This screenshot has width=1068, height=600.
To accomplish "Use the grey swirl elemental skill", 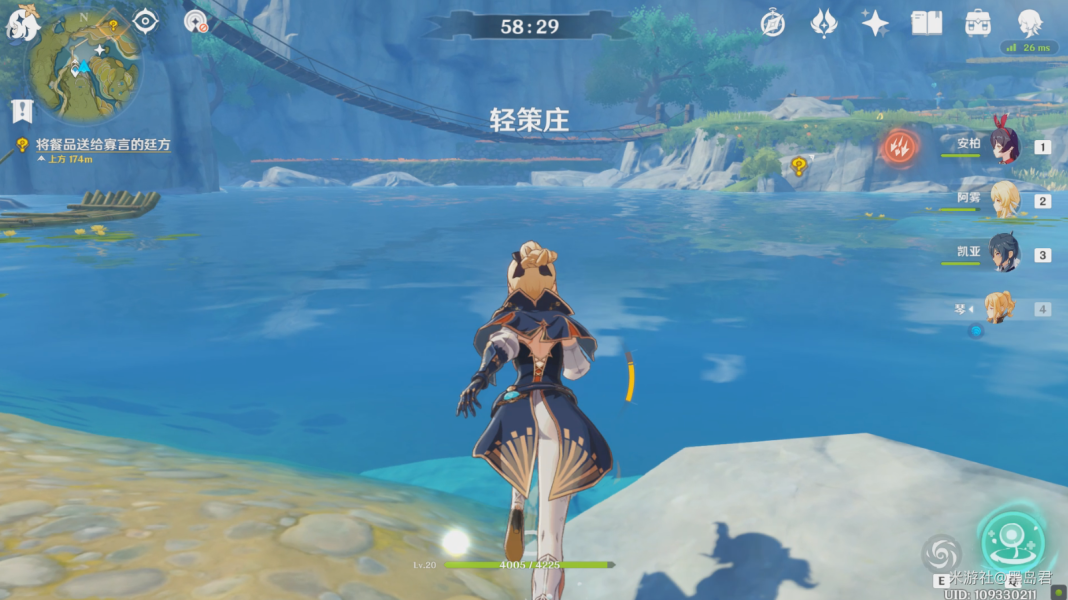I will point(940,553).
